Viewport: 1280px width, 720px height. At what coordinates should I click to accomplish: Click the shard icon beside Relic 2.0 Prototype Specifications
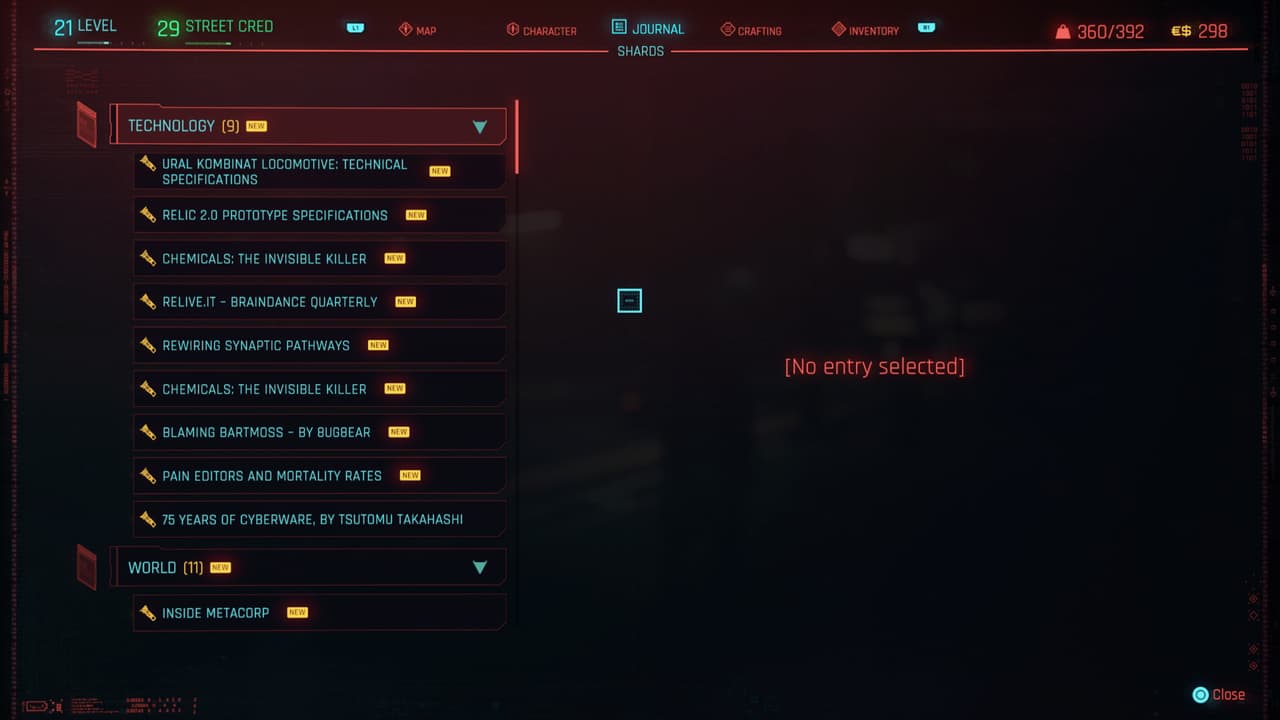point(146,215)
